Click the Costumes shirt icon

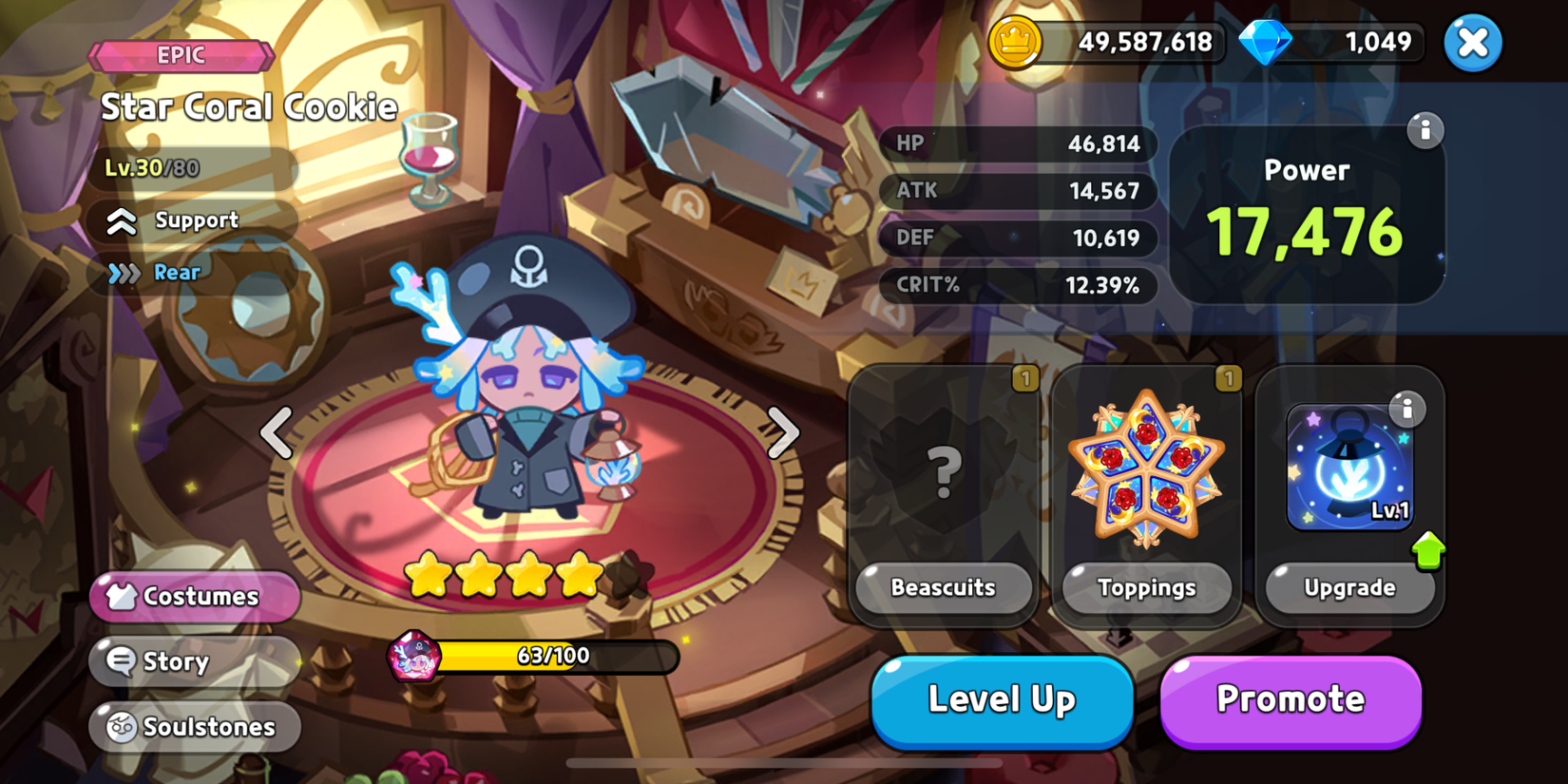coord(120,597)
